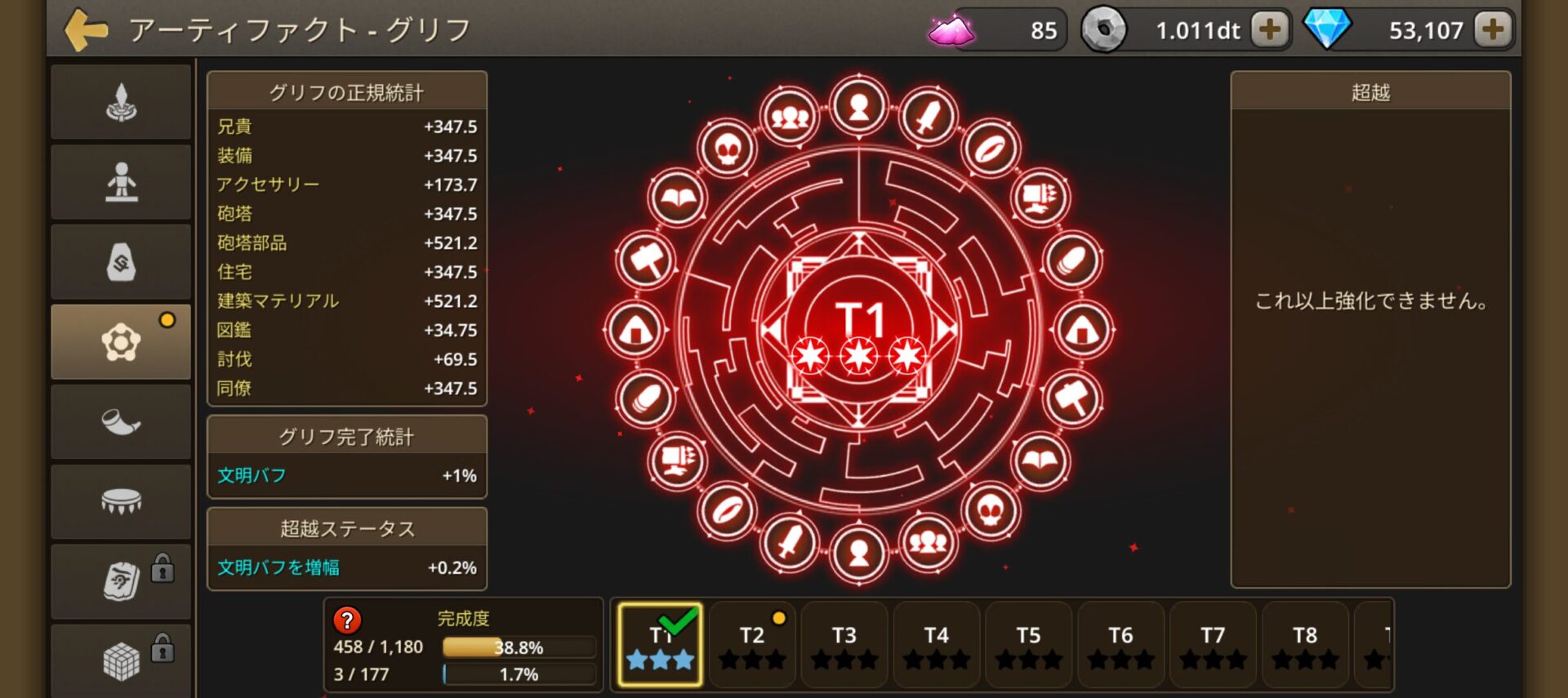The height and width of the screenshot is (698, 1568).
Task: Open the T5 glyph tab
Action: coord(1028,645)
